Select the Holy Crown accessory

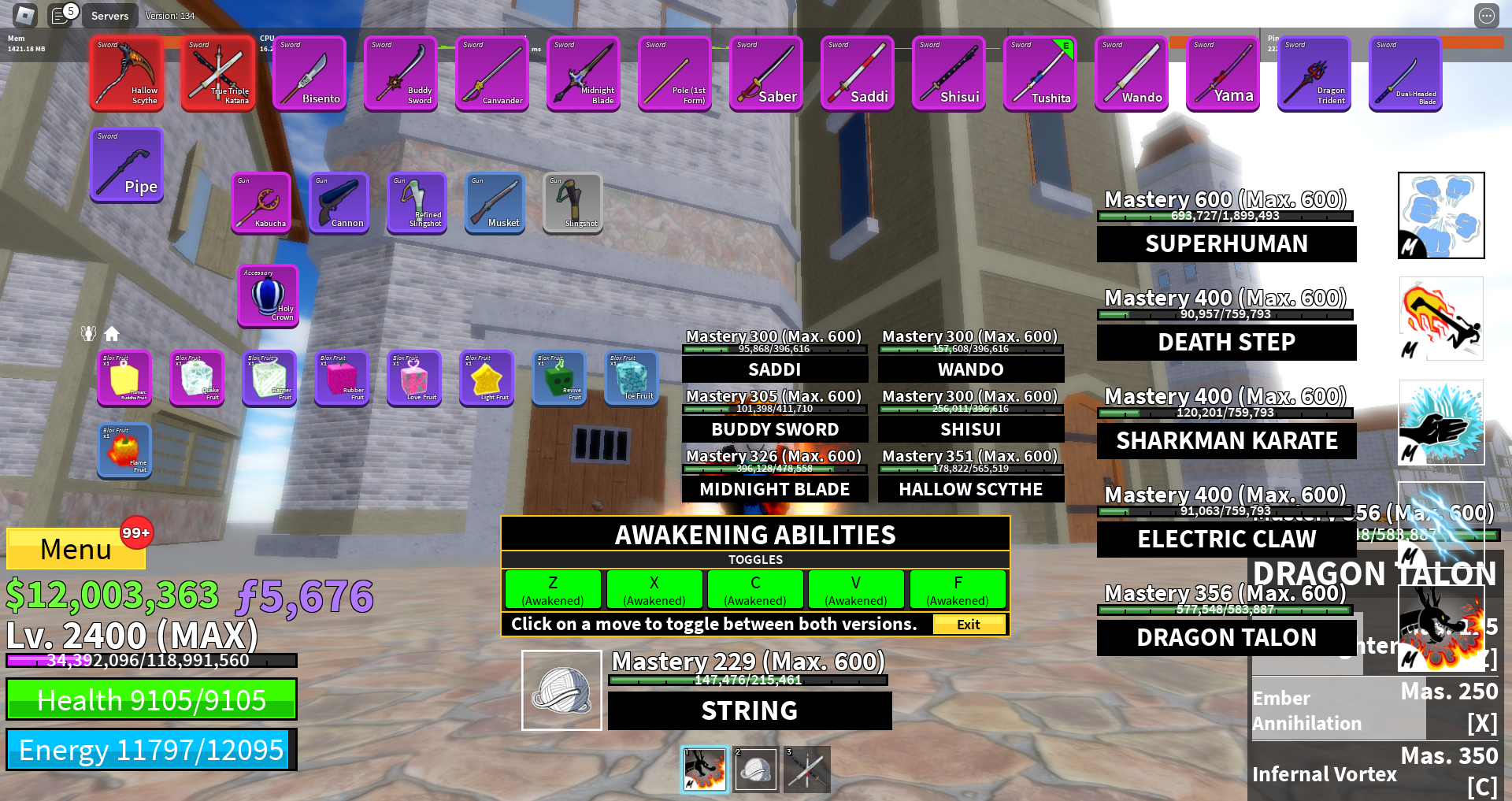[x=268, y=295]
